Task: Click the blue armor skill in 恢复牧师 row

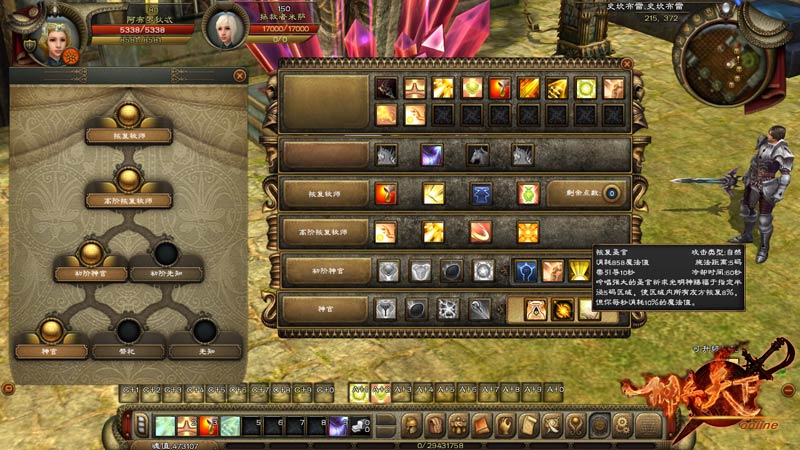Action: coord(481,194)
